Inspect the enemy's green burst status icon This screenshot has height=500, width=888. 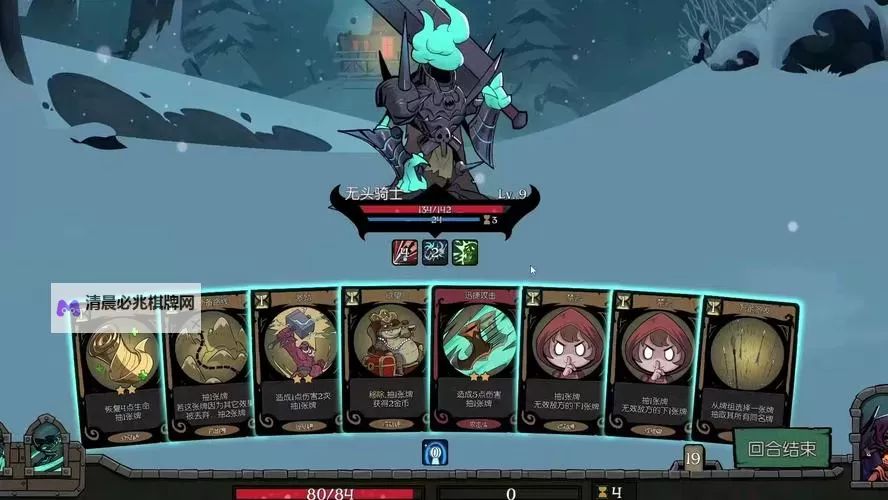coord(465,252)
